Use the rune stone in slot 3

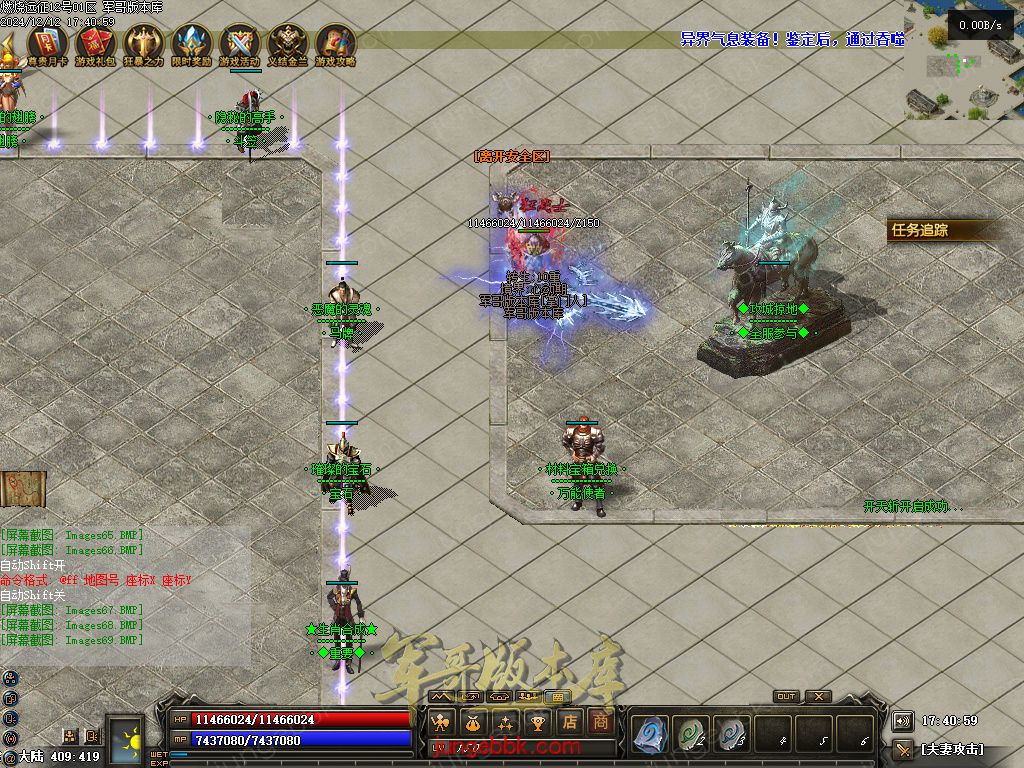(x=731, y=735)
